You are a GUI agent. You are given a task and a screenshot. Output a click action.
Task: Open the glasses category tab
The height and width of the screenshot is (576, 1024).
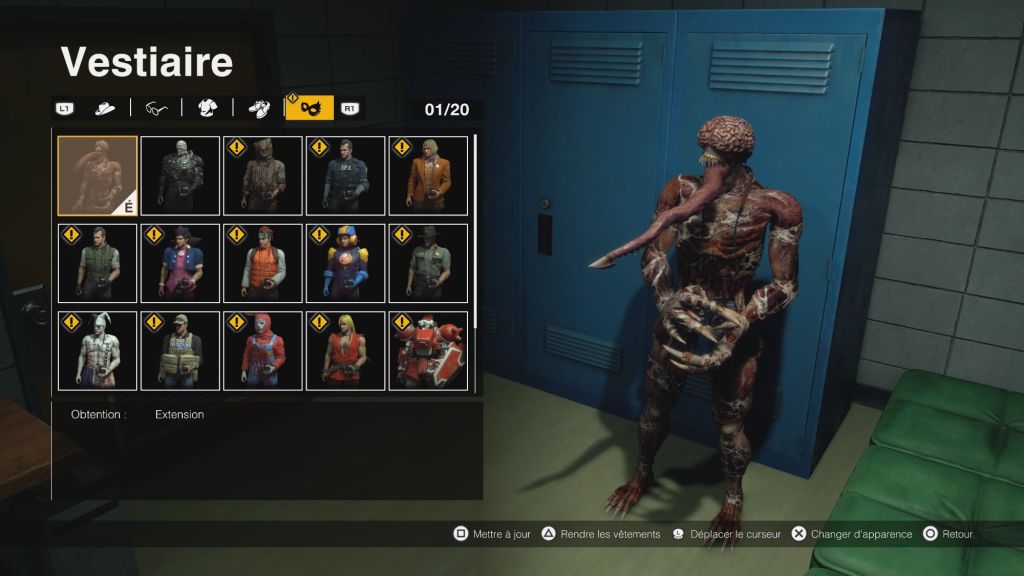[x=156, y=108]
